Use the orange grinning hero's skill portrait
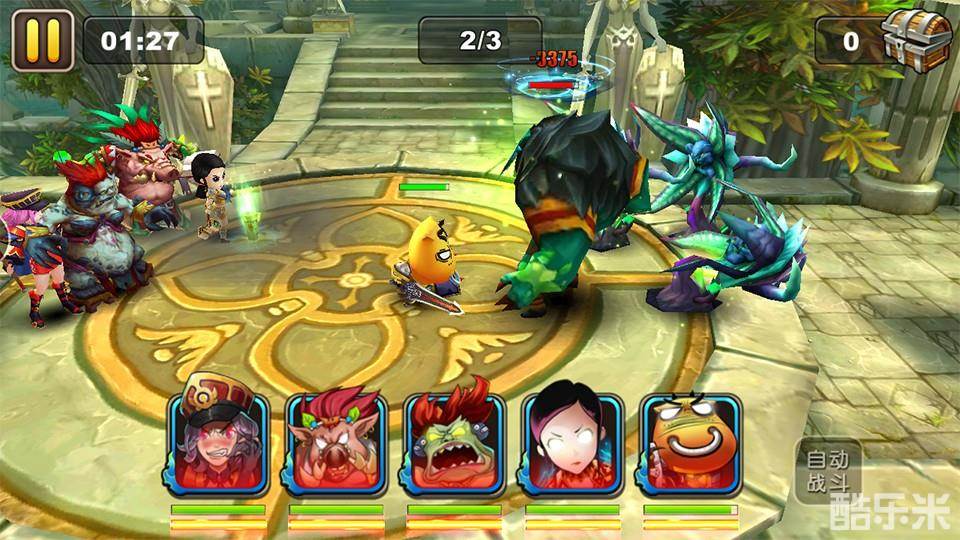 click(x=690, y=443)
